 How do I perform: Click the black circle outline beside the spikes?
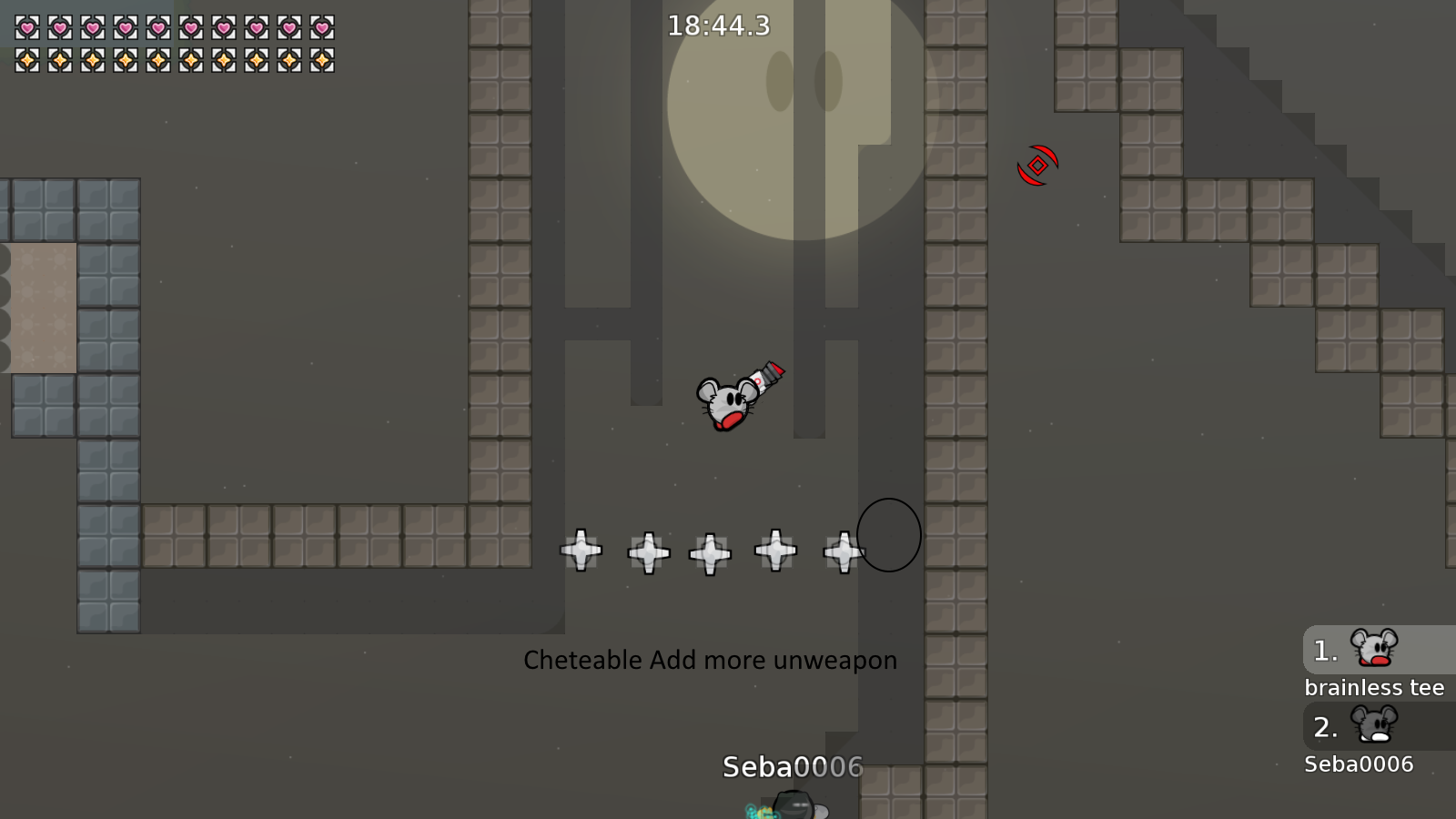[x=889, y=536]
